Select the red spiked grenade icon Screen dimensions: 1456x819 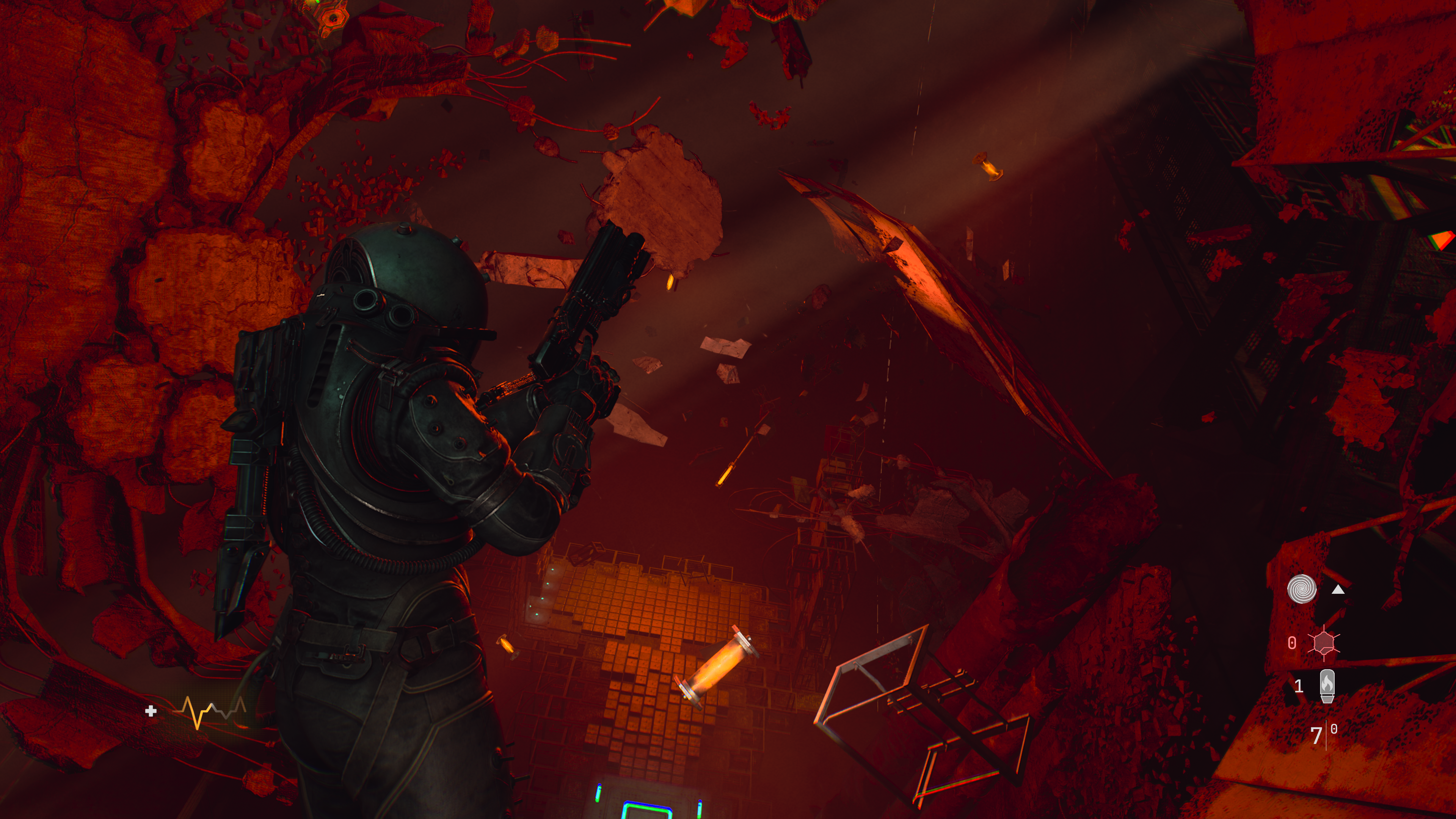1324,643
